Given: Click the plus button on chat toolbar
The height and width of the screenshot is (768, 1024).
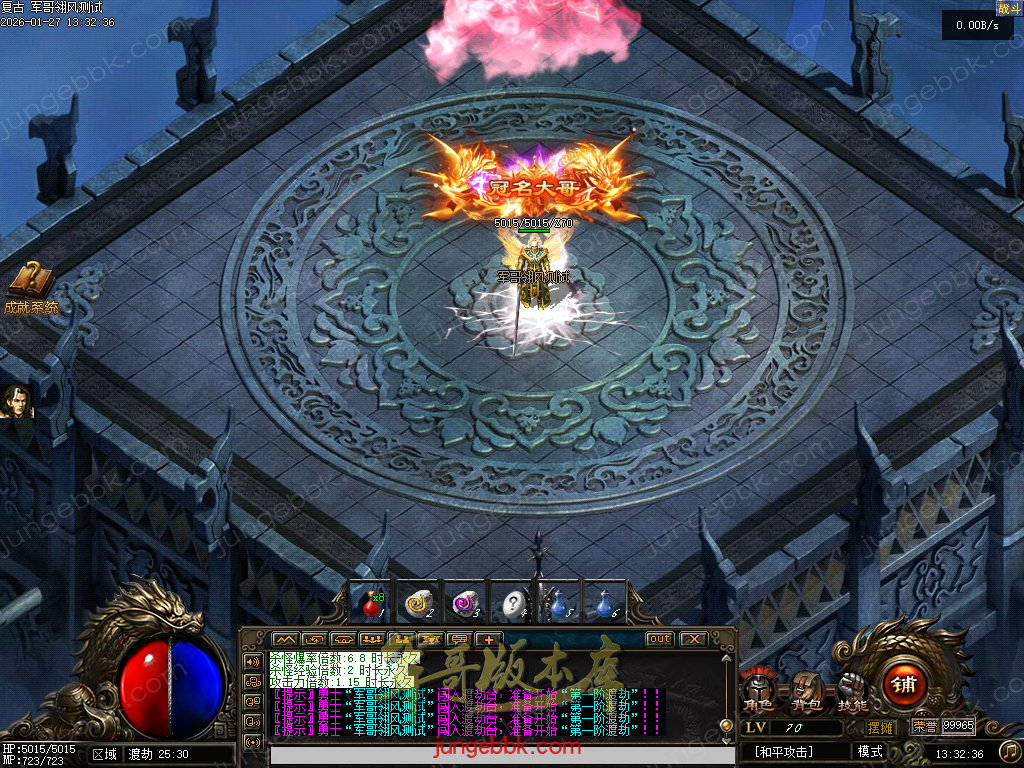Looking at the screenshot, I should tap(488, 639).
